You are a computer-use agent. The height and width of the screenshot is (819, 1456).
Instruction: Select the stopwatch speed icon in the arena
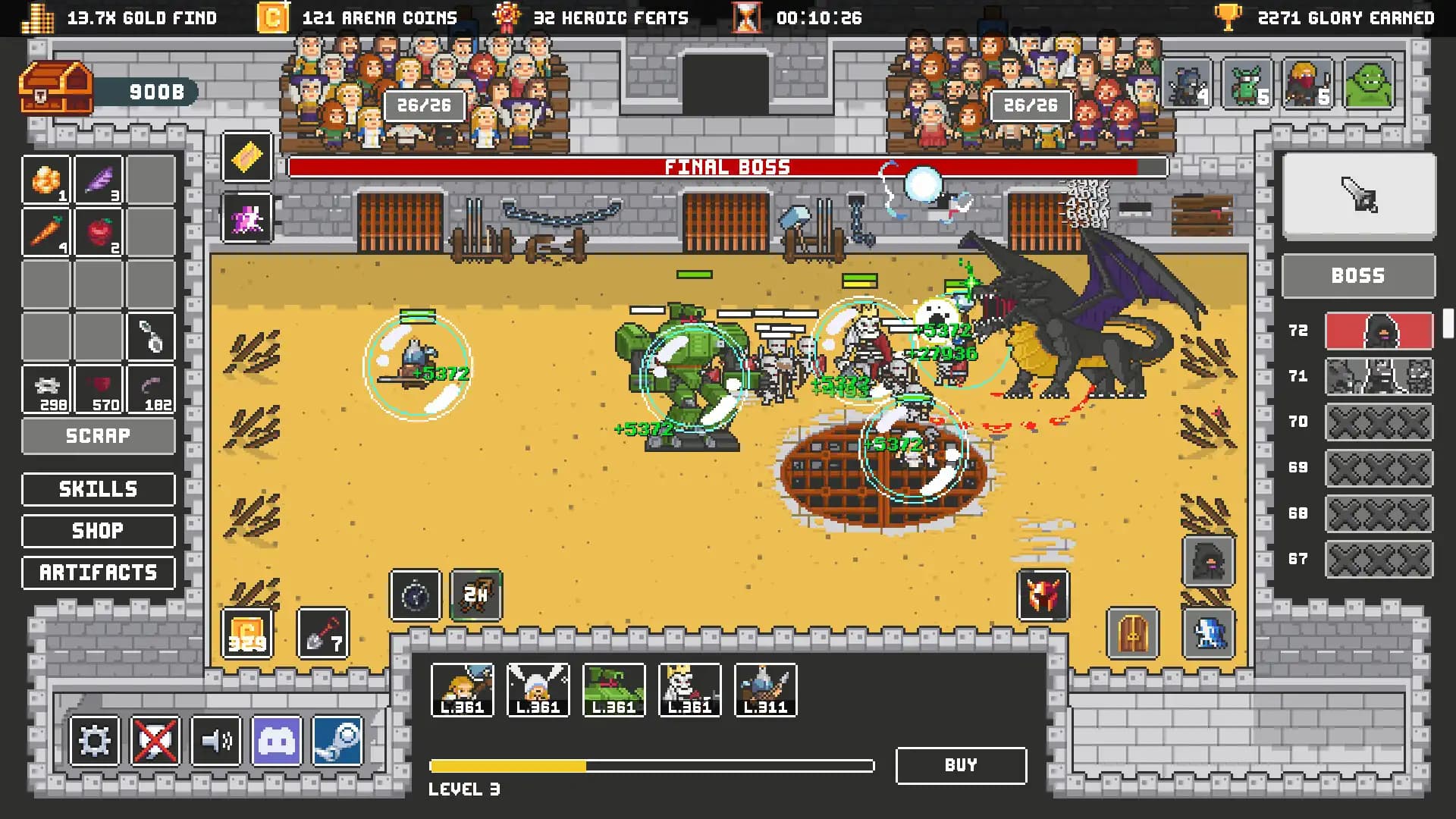pos(413,597)
